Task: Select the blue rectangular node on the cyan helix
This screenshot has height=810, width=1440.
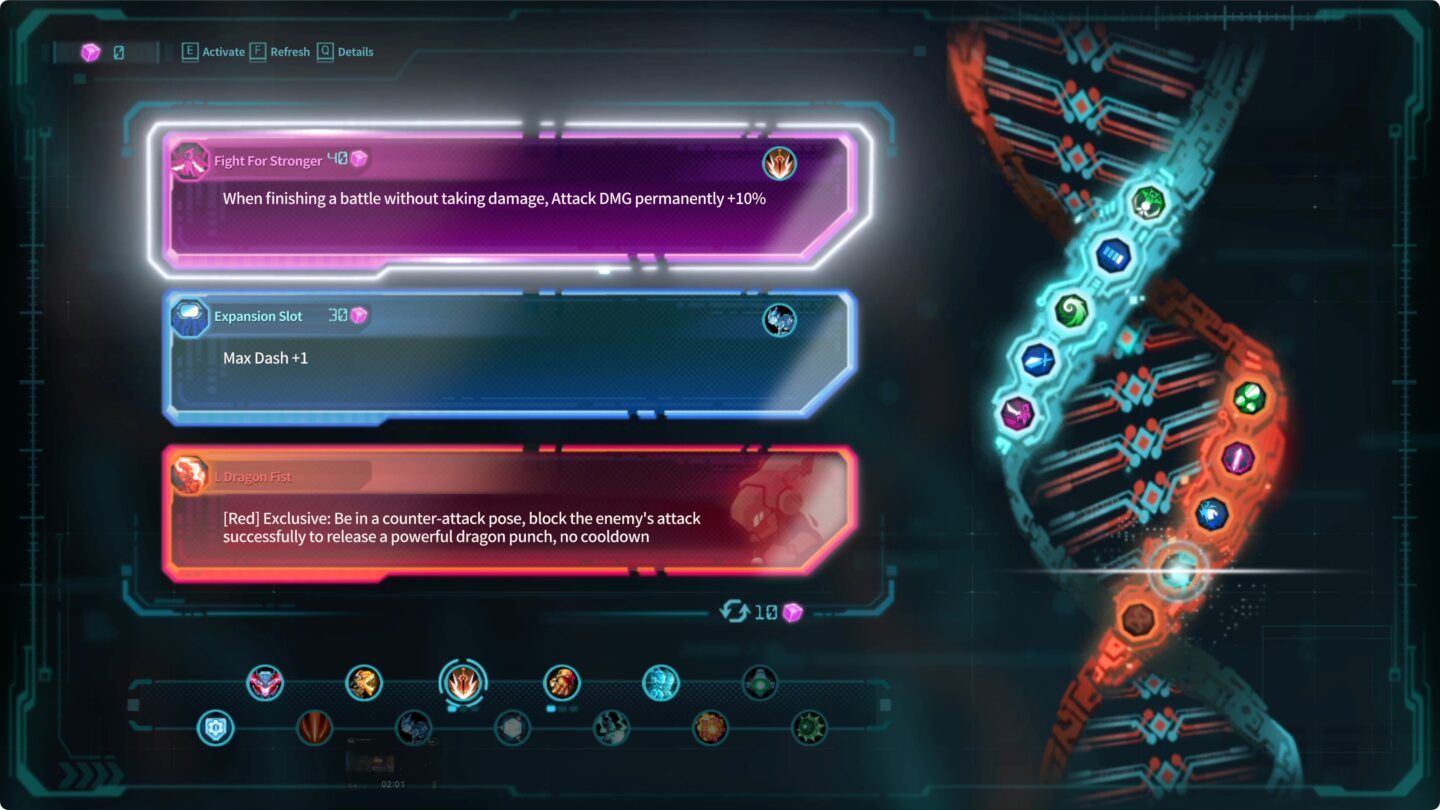Action: coord(1113,256)
